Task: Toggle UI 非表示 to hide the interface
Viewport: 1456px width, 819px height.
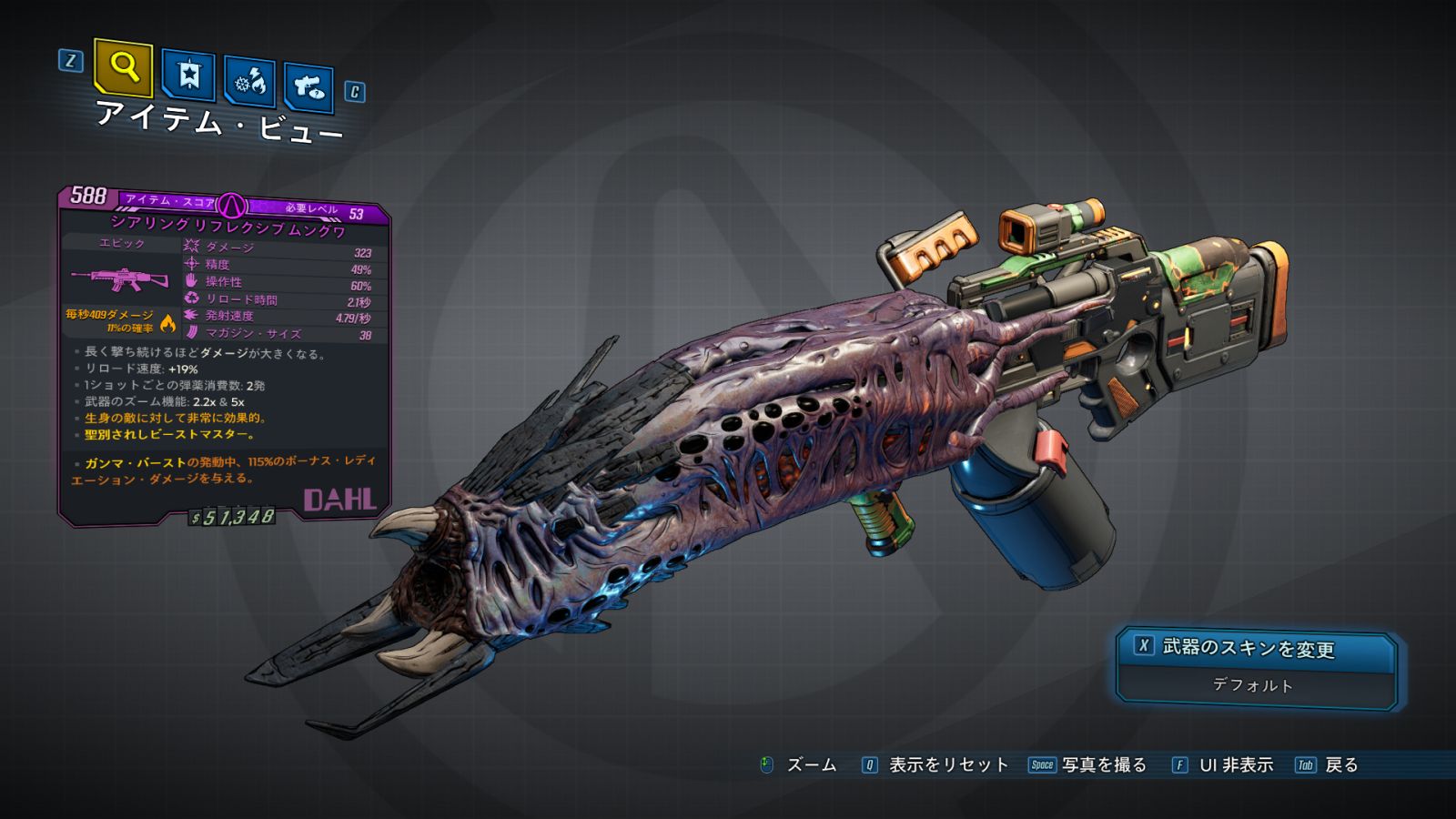Action: (1235, 765)
